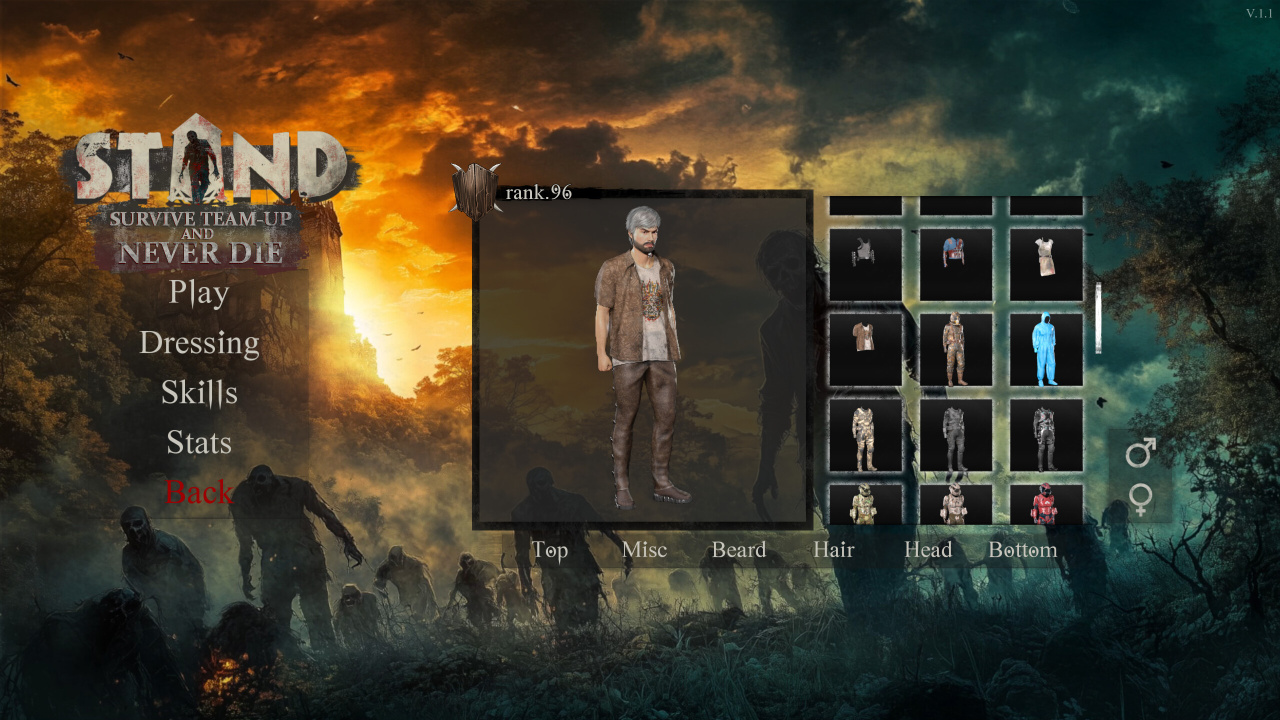This screenshot has height=720, width=1280.
Task: Choose the brown open shirt top
Action: [x=865, y=350]
